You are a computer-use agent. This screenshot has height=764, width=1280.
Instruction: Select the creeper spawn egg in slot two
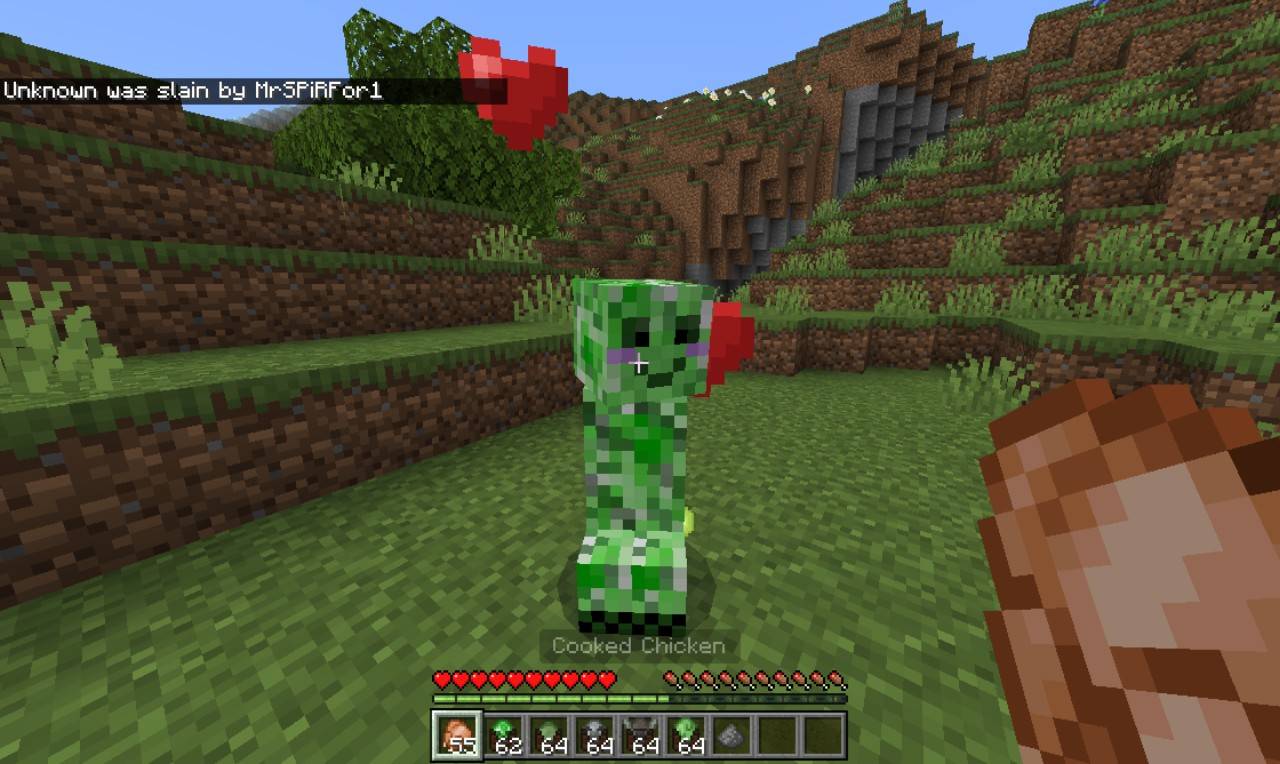pos(502,738)
